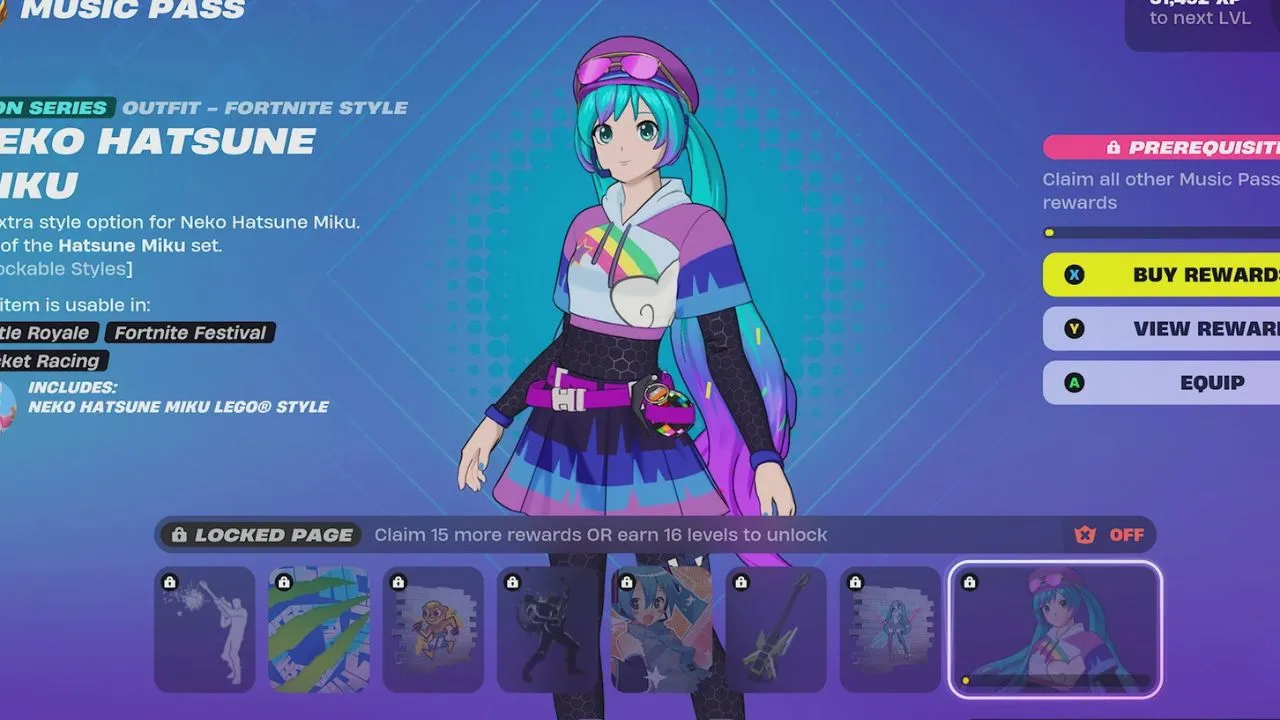Choose the guitar instrument reward
The image size is (1280, 720).
tap(776, 629)
